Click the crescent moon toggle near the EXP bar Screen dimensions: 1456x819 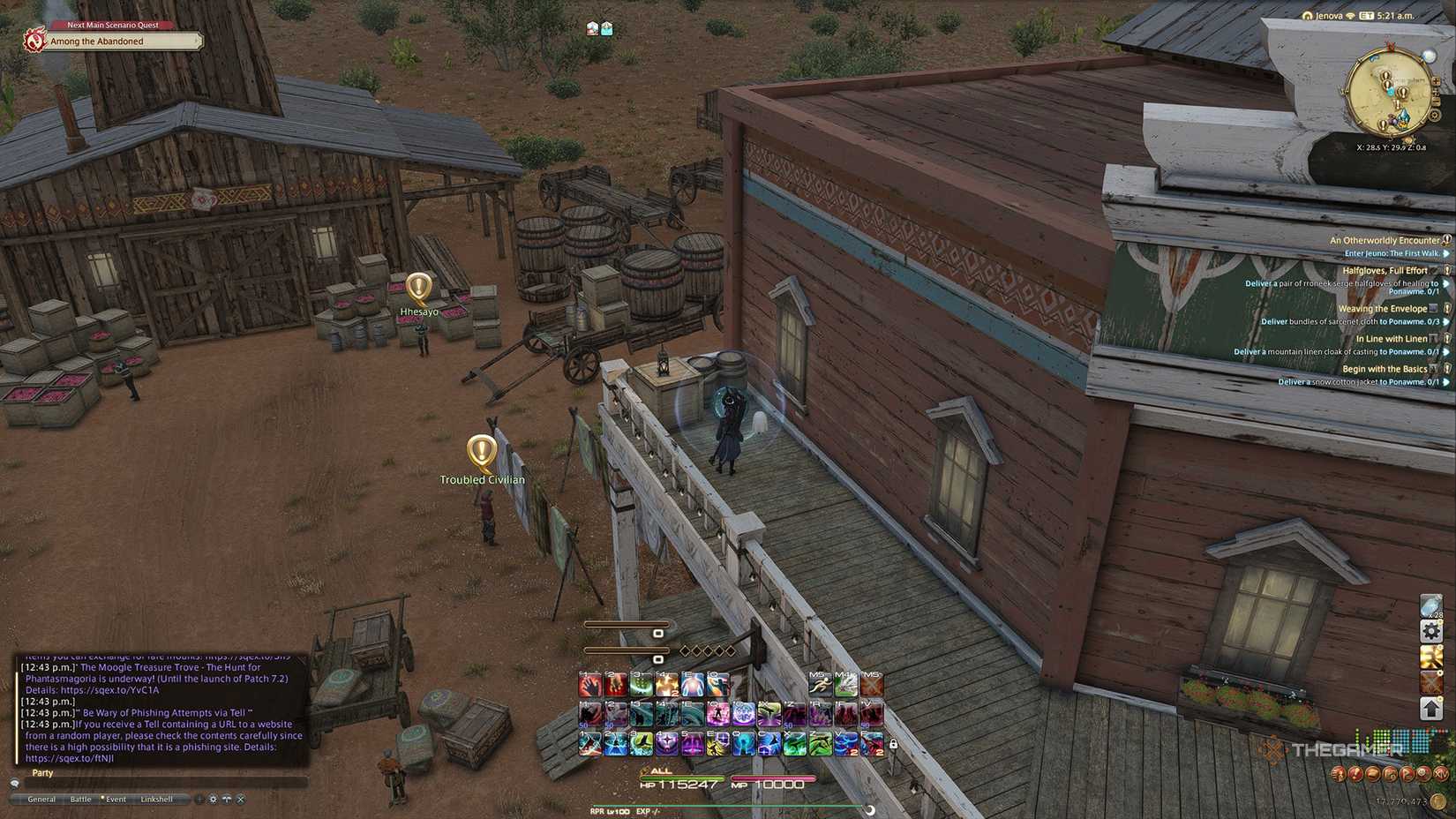(x=868, y=810)
